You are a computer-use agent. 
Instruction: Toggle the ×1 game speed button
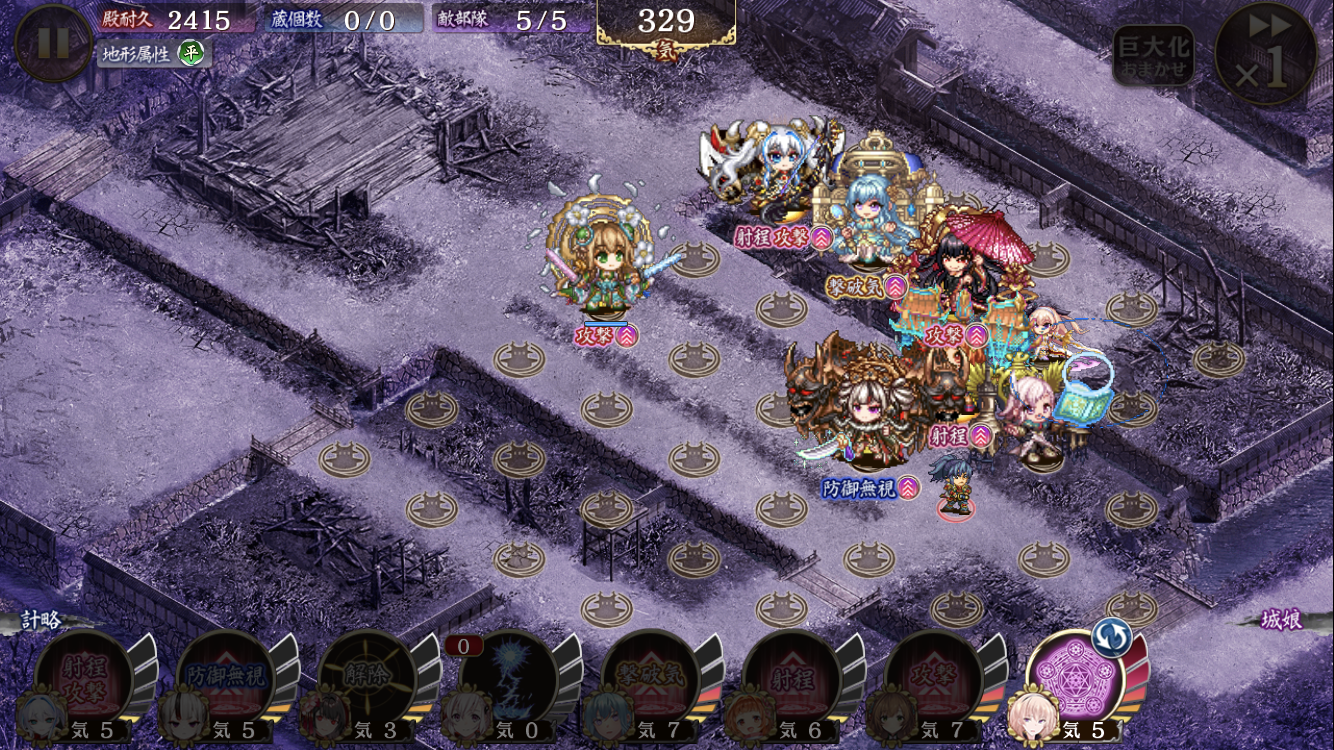(x=1266, y=54)
